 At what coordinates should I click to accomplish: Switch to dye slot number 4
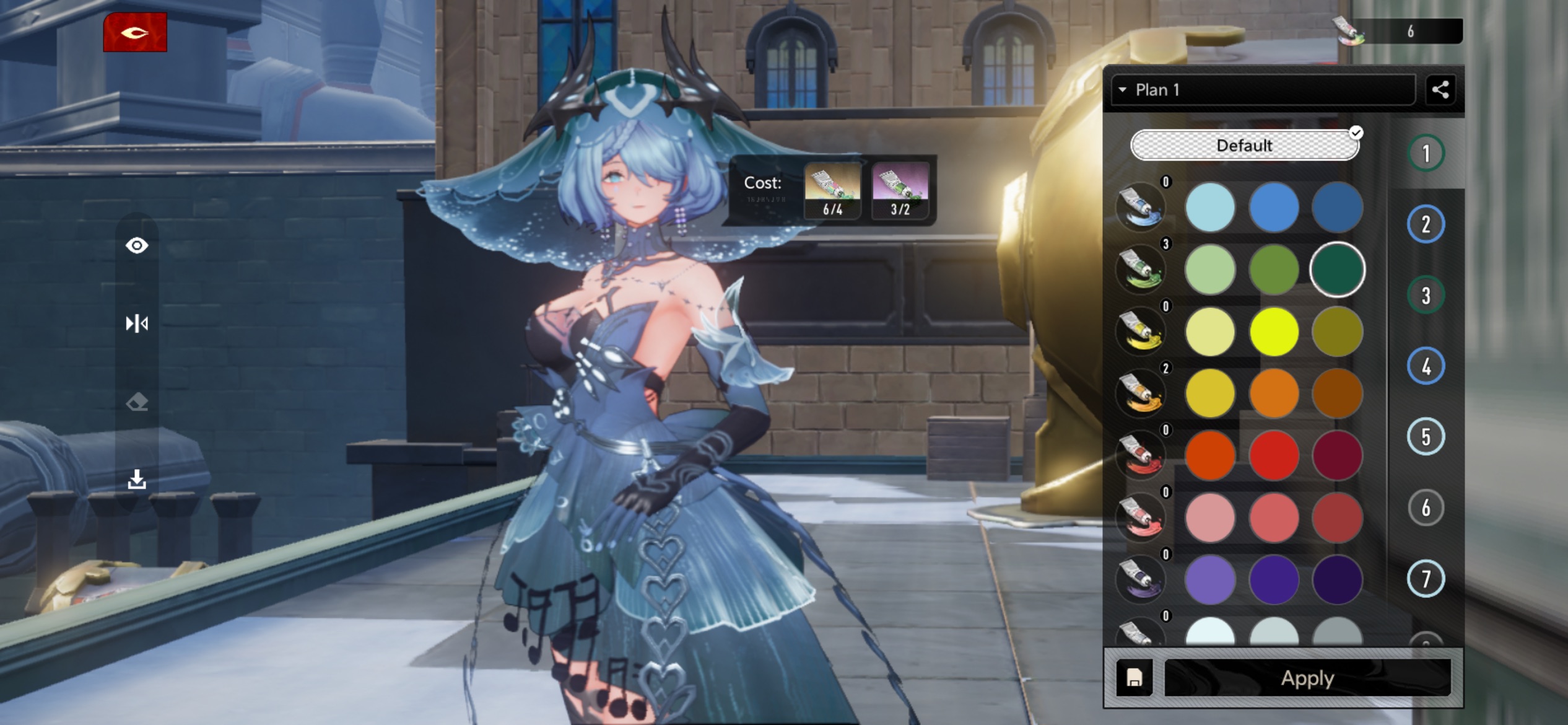[1426, 366]
